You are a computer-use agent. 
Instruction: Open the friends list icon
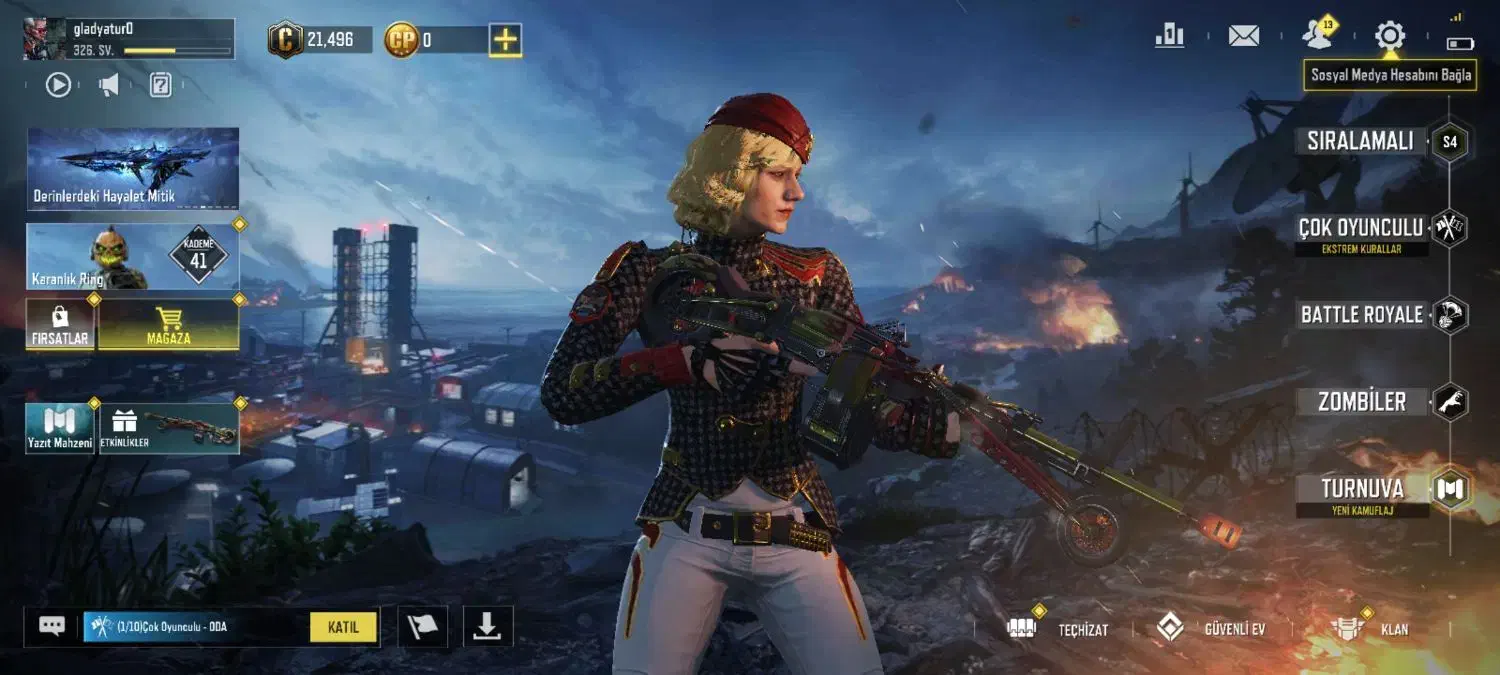(x=1318, y=36)
